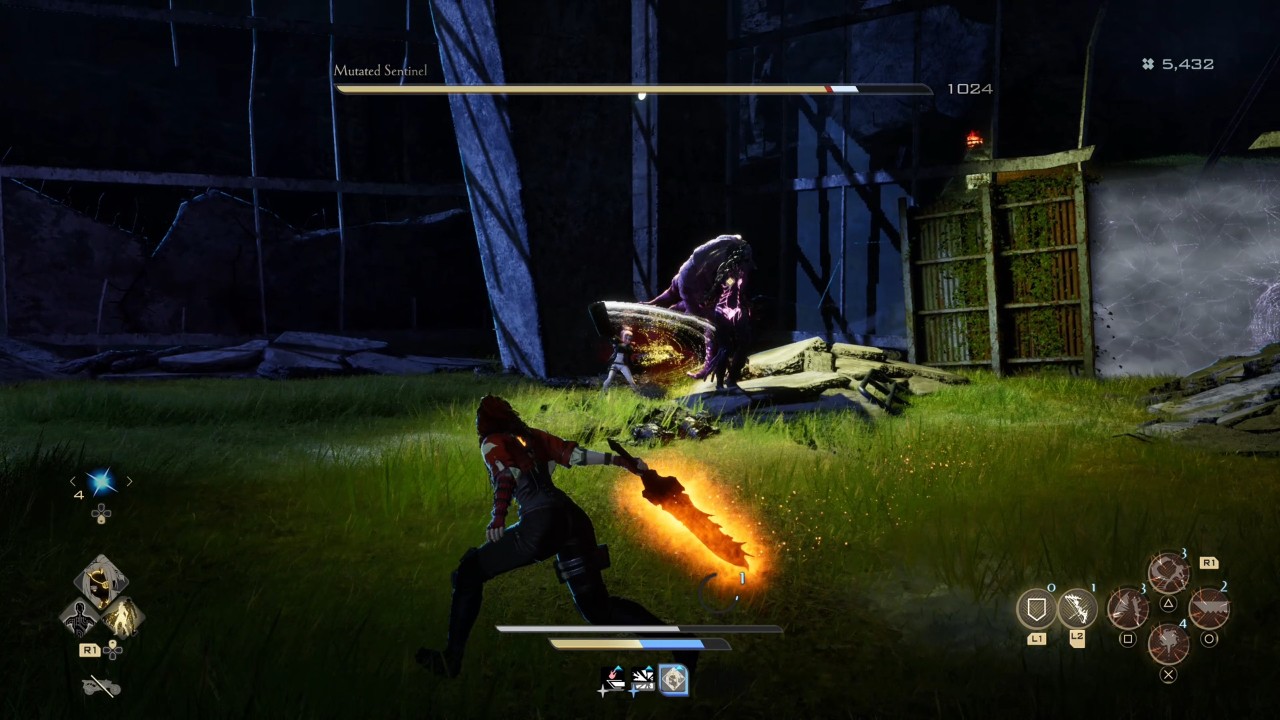Select the flame brazier consumable item
The height and width of the screenshot is (720, 1280).
613,677
